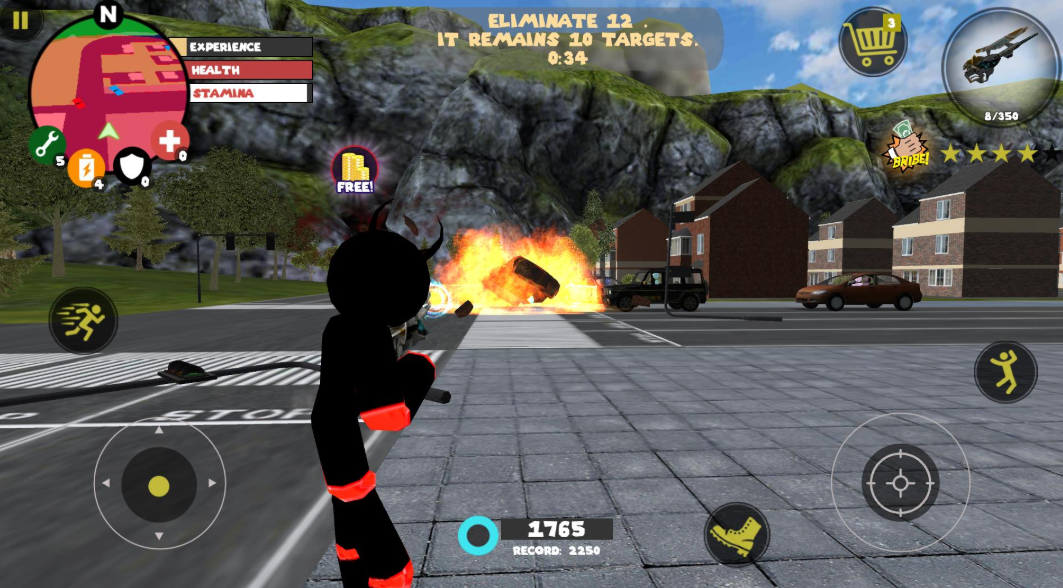
Task: Tap the Bribe police icon
Action: (907, 148)
